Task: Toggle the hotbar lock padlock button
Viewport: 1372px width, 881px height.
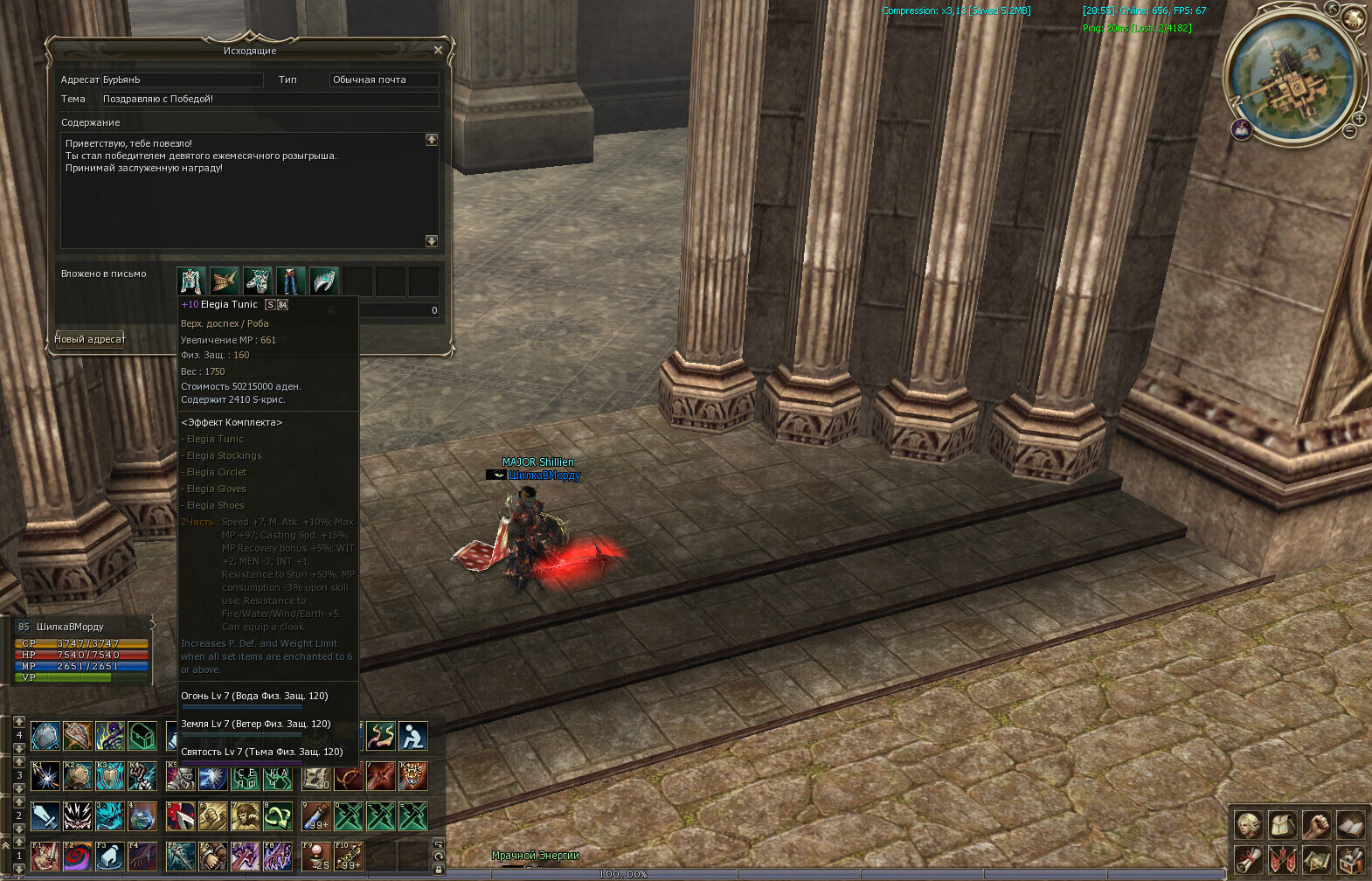Action: [x=439, y=869]
